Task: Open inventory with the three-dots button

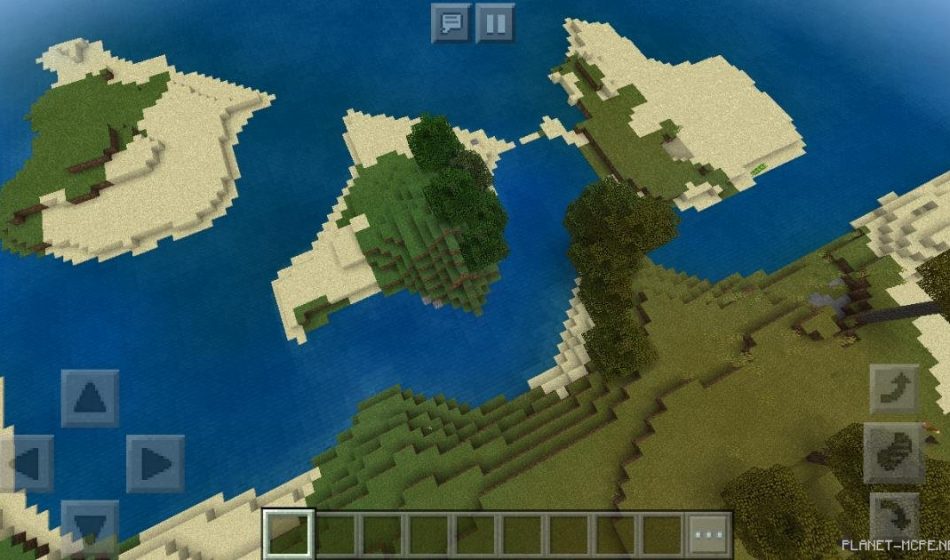Action: 709,535
